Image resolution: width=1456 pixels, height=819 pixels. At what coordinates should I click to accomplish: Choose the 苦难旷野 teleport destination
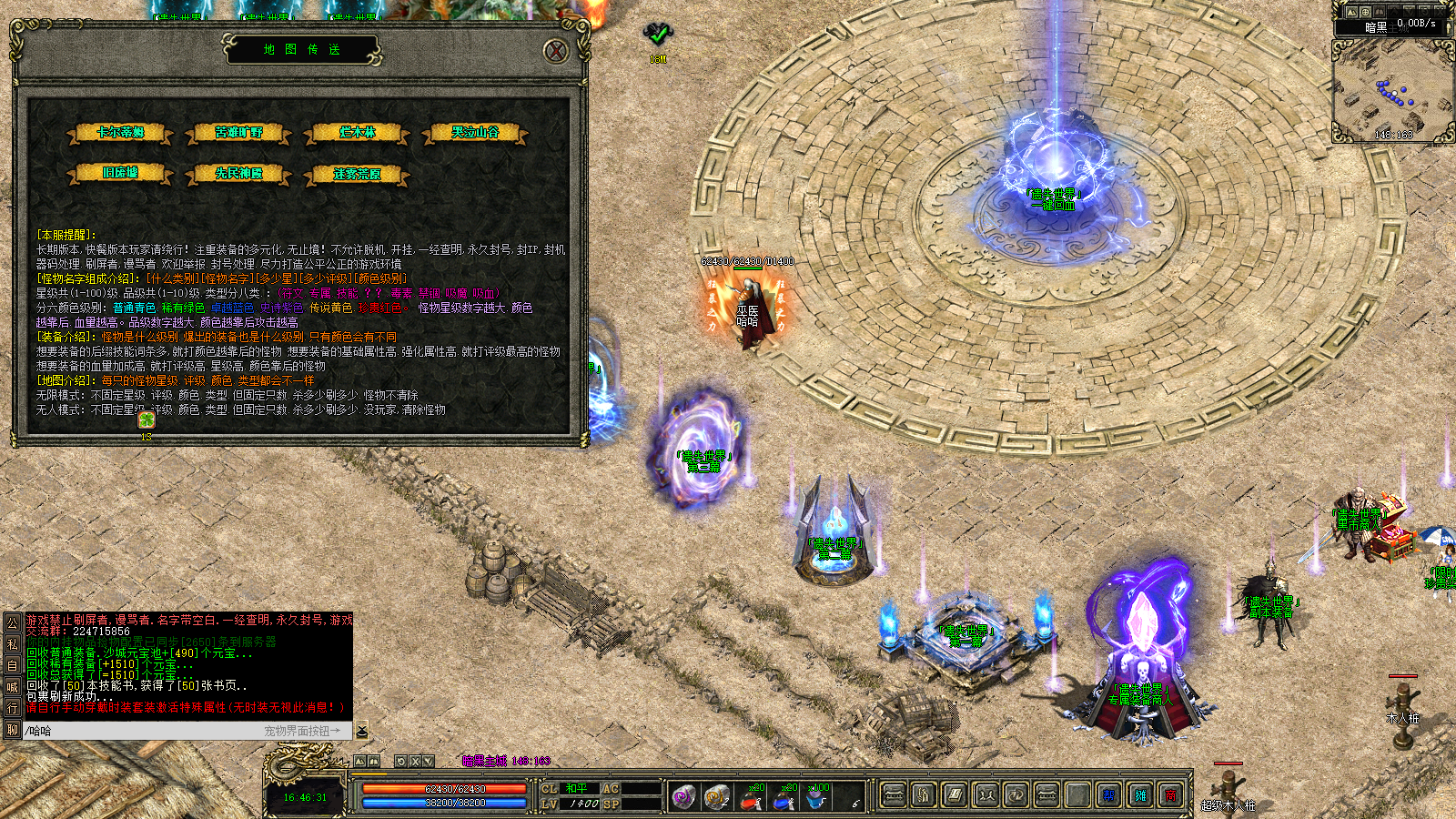point(238,133)
